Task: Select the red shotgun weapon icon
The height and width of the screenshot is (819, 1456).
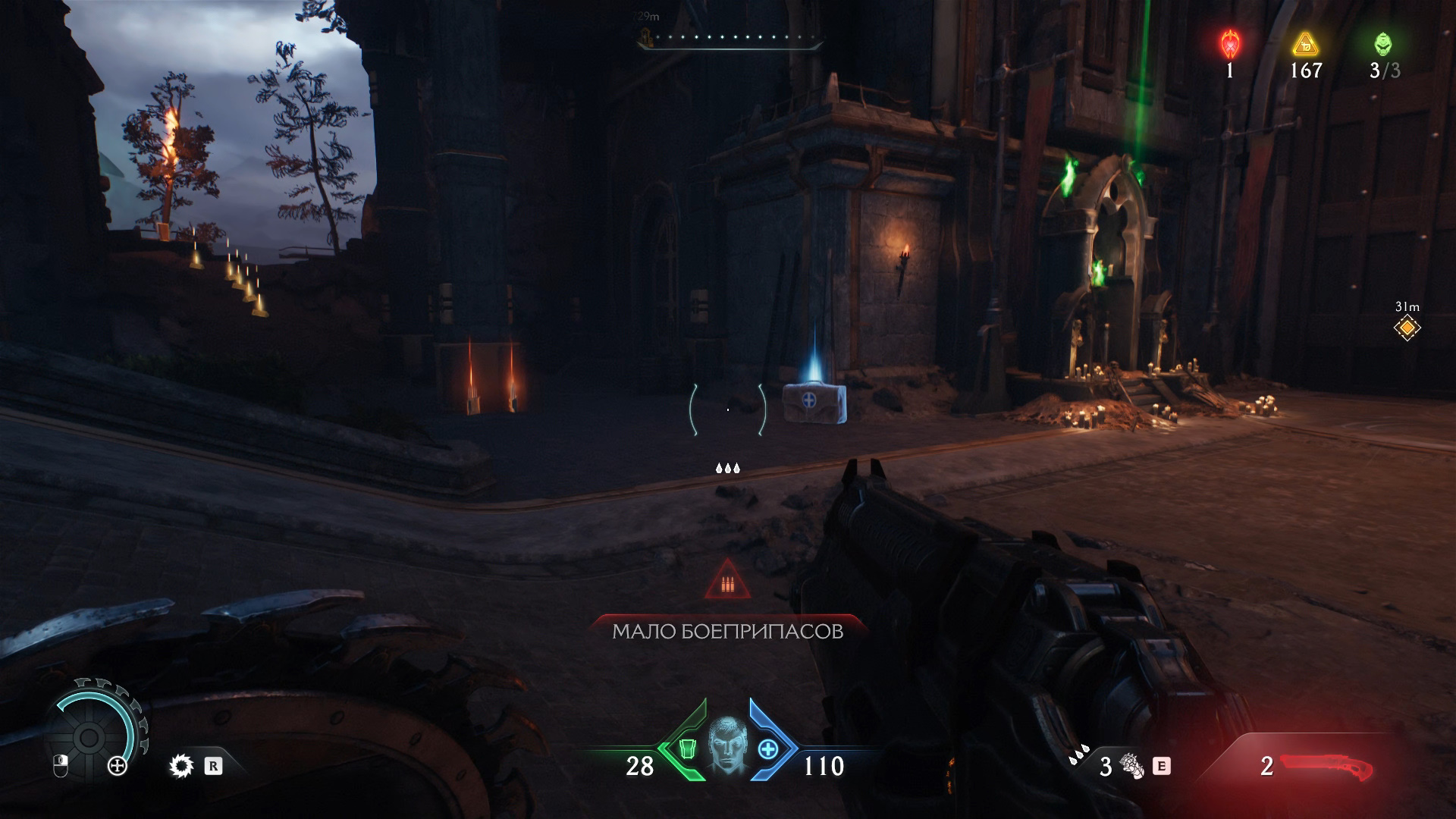Action: (1326, 766)
